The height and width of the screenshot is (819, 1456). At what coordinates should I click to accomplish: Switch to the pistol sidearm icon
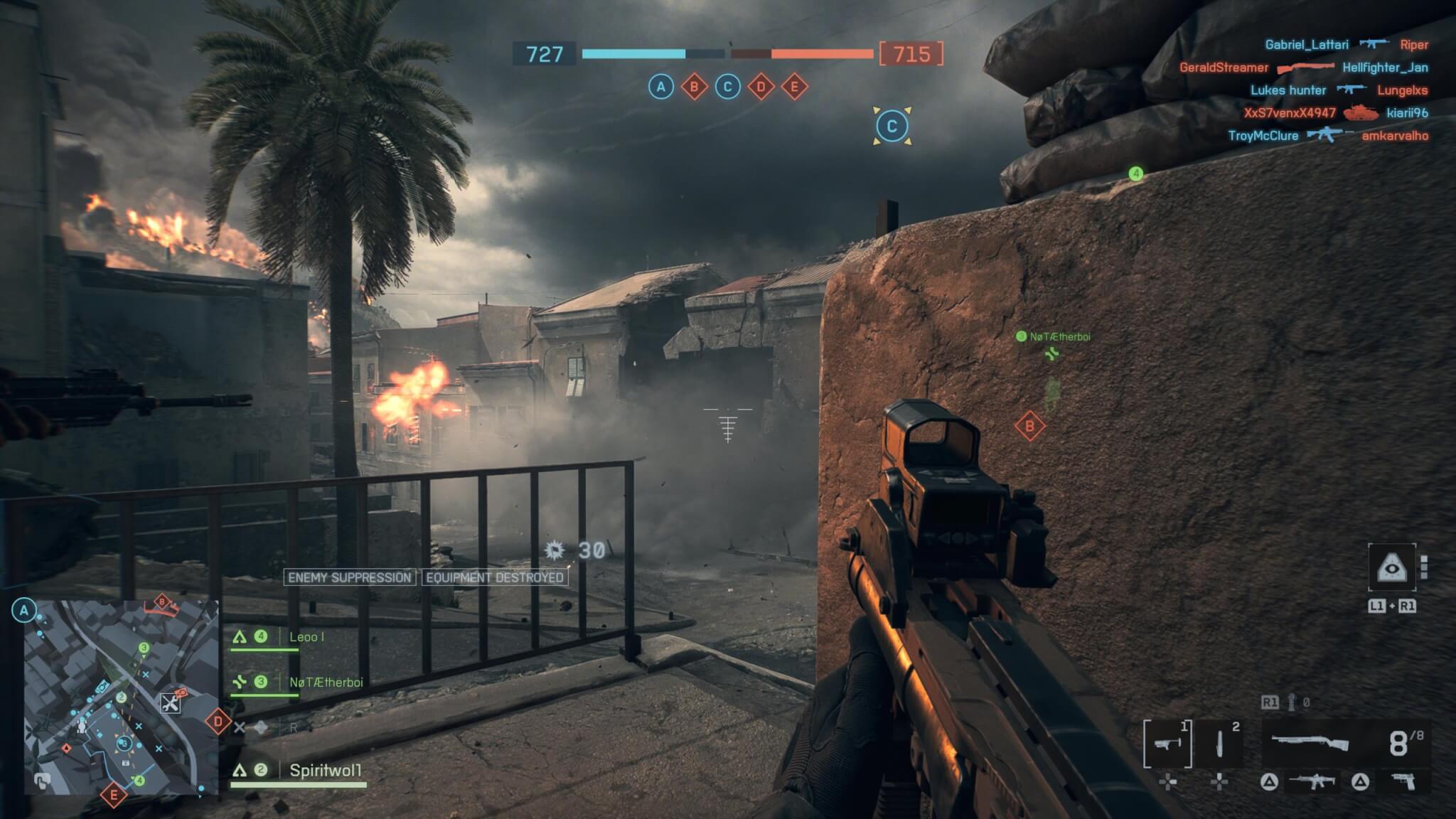(x=1403, y=782)
